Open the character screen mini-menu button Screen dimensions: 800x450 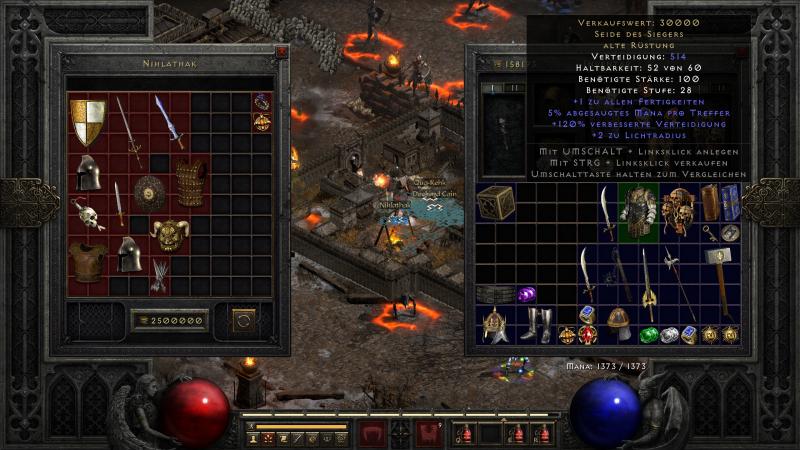coord(254,439)
